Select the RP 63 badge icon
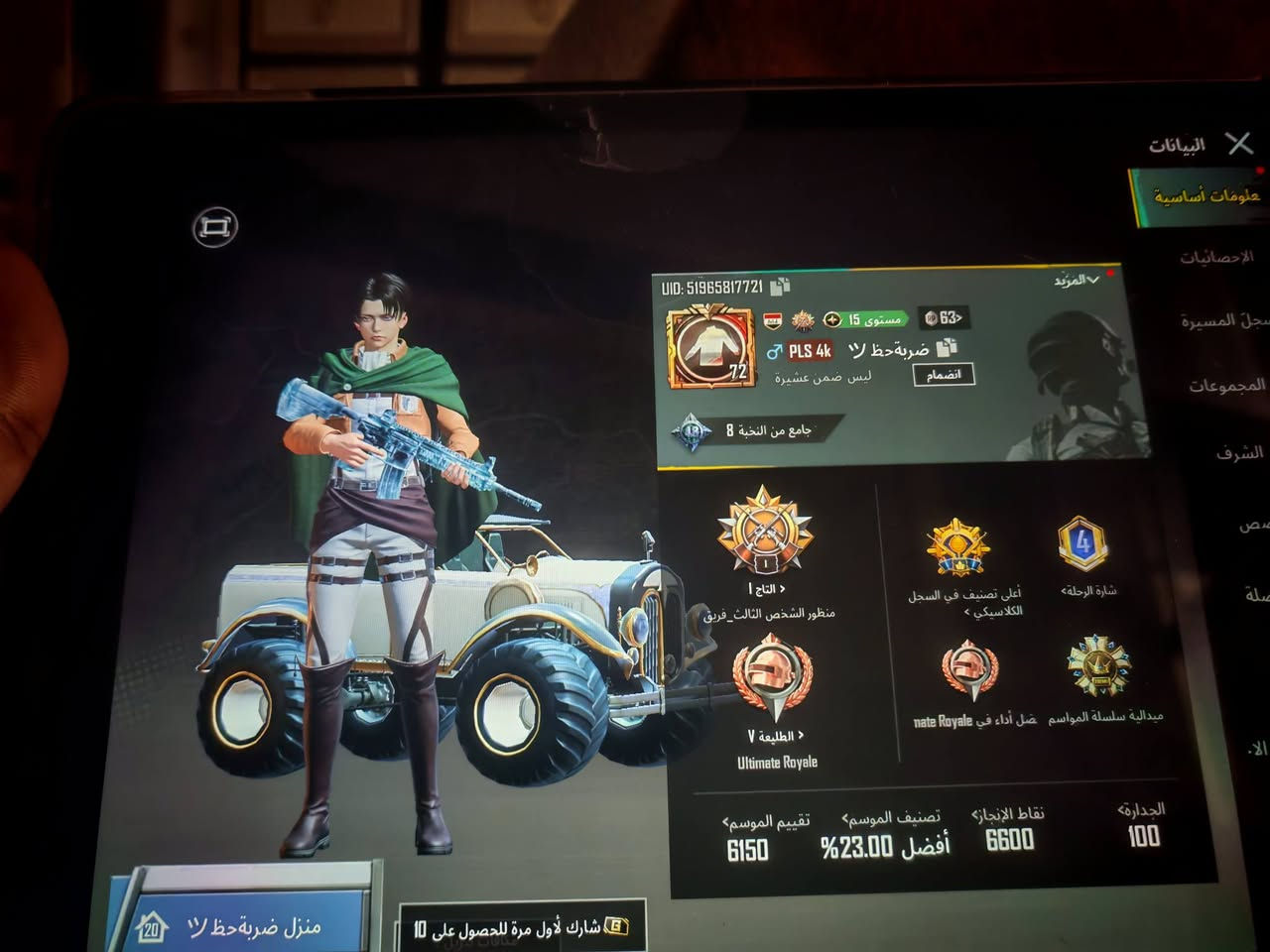The height and width of the screenshot is (952, 1270). 931,317
